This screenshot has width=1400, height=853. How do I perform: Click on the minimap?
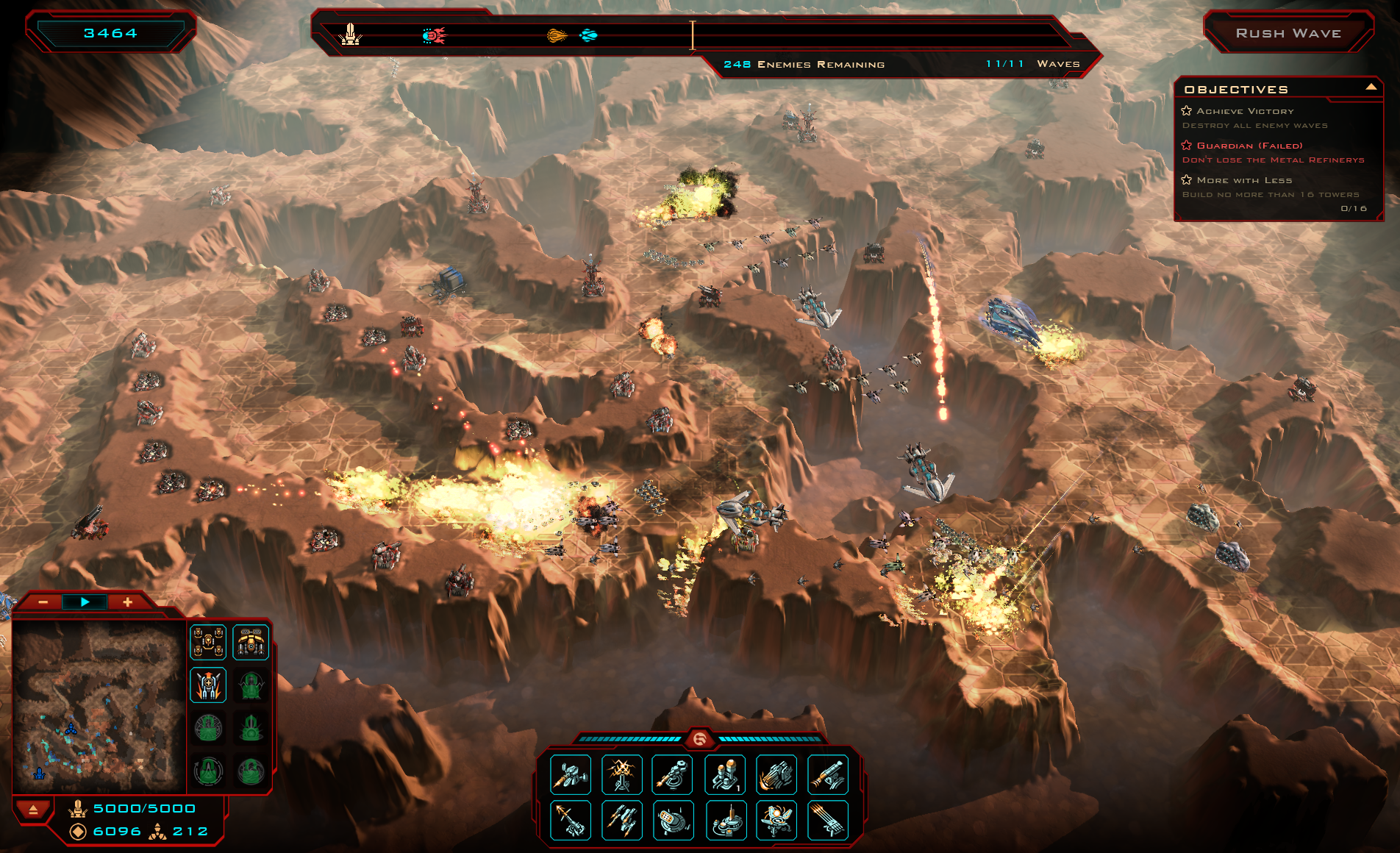pos(99,706)
